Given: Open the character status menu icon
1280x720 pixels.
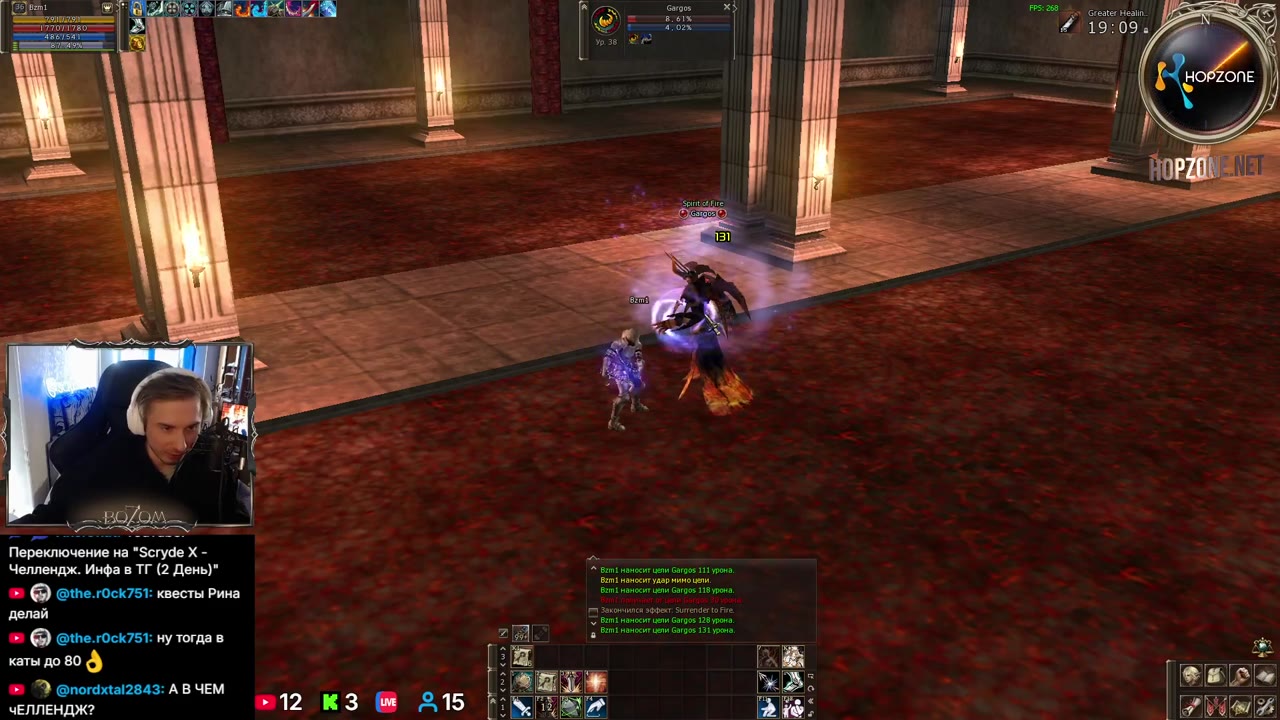Looking at the screenshot, I should pyautogui.click(x=1190, y=676).
